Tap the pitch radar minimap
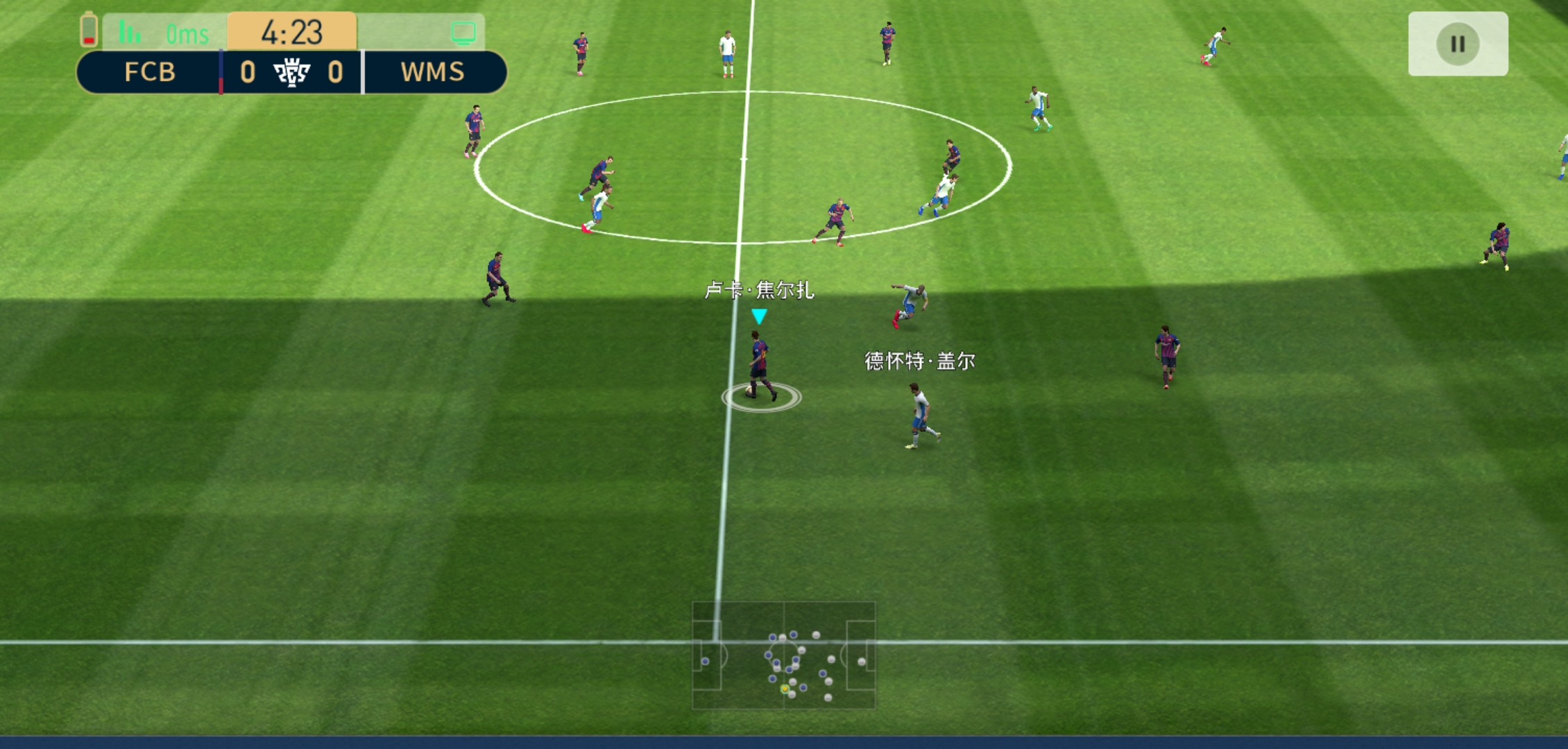Screen dimensions: 1568x749 [784, 655]
